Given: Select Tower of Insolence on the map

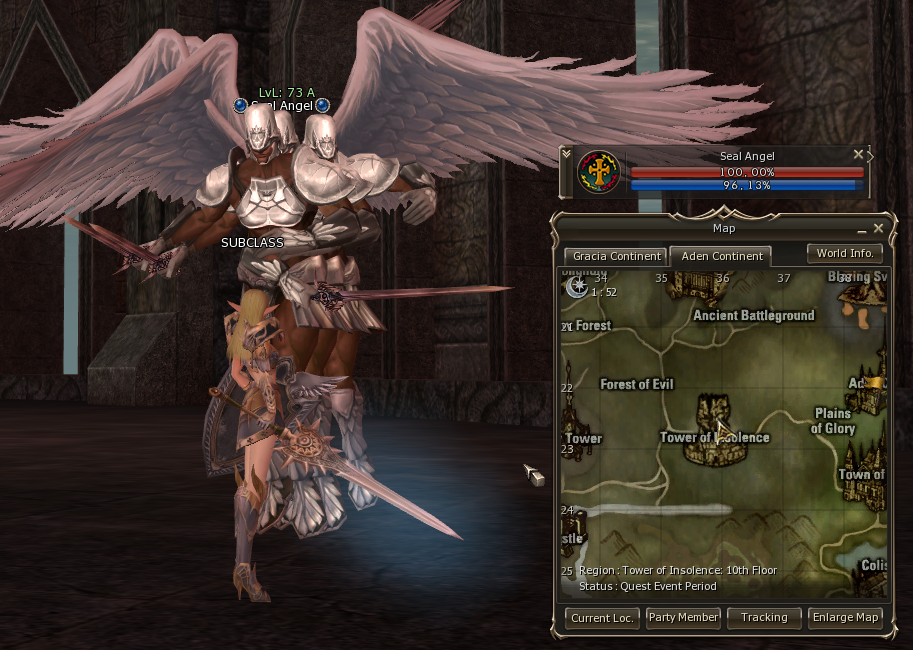Looking at the screenshot, I should [715, 437].
